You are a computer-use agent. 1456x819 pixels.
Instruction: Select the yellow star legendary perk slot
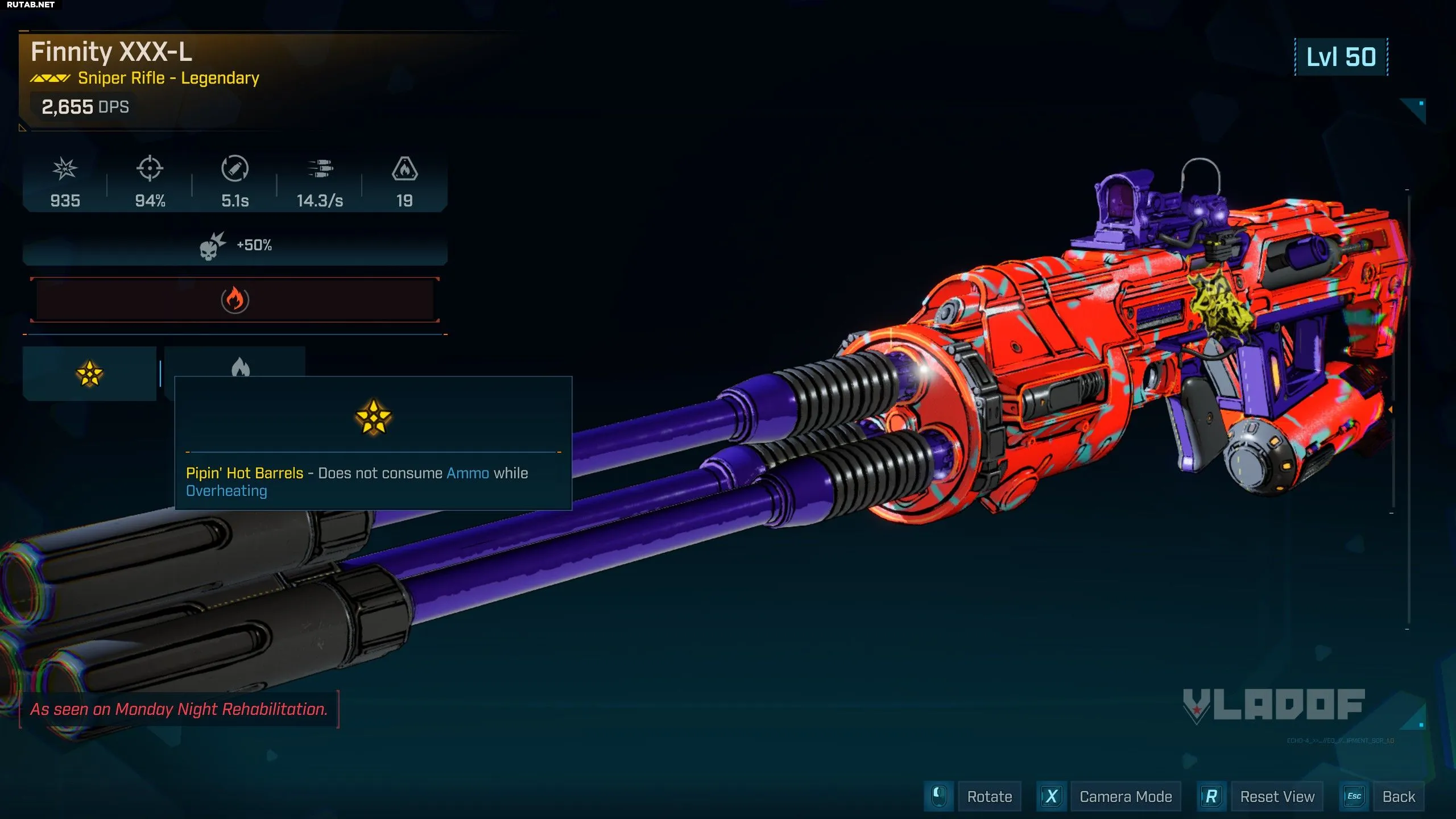pyautogui.click(x=89, y=374)
